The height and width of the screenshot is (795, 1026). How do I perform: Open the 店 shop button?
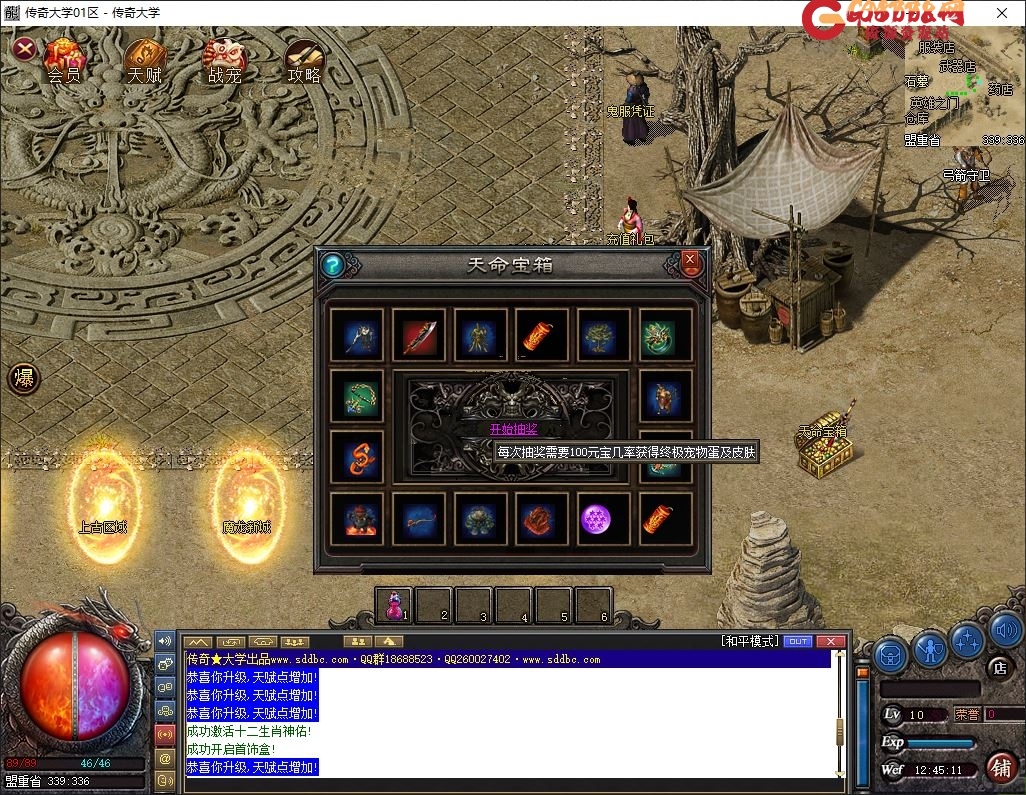pos(999,667)
